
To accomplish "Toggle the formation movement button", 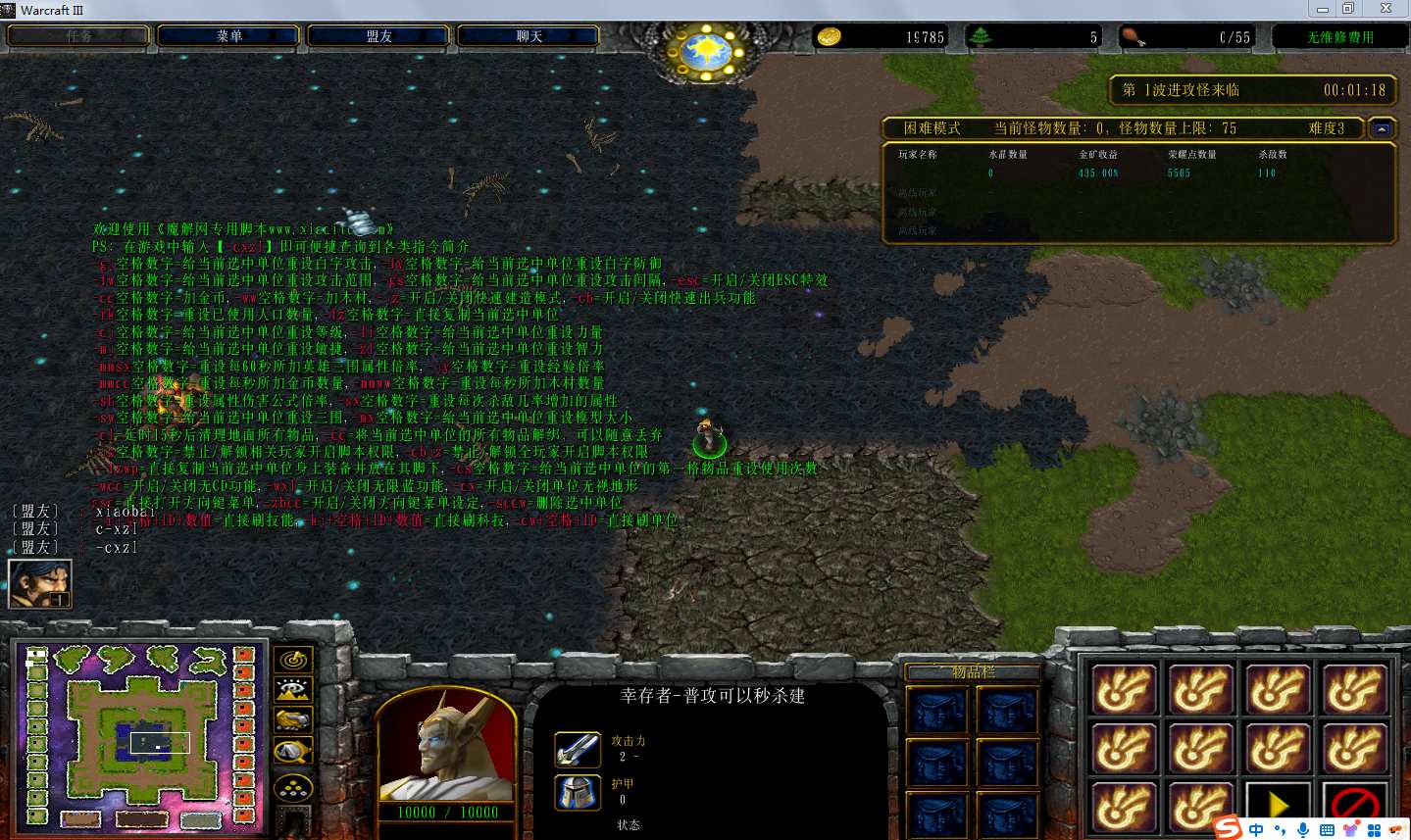I will click(x=293, y=786).
